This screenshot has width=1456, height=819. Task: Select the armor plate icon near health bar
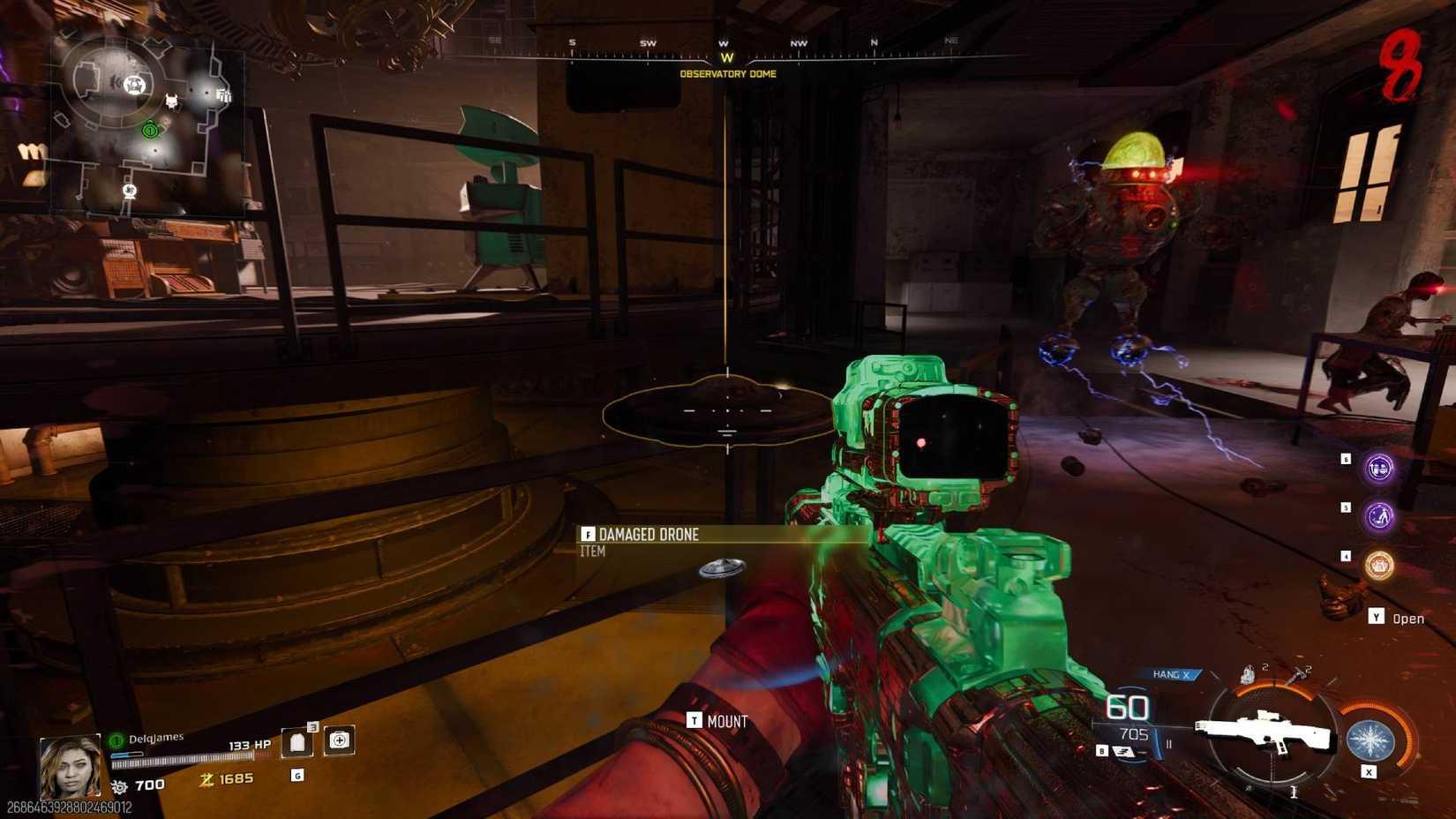click(298, 741)
